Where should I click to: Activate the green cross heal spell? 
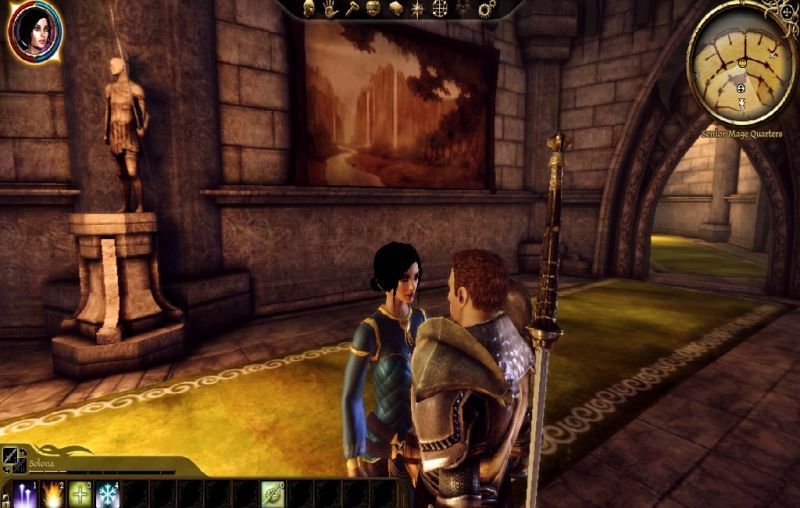tap(80, 494)
